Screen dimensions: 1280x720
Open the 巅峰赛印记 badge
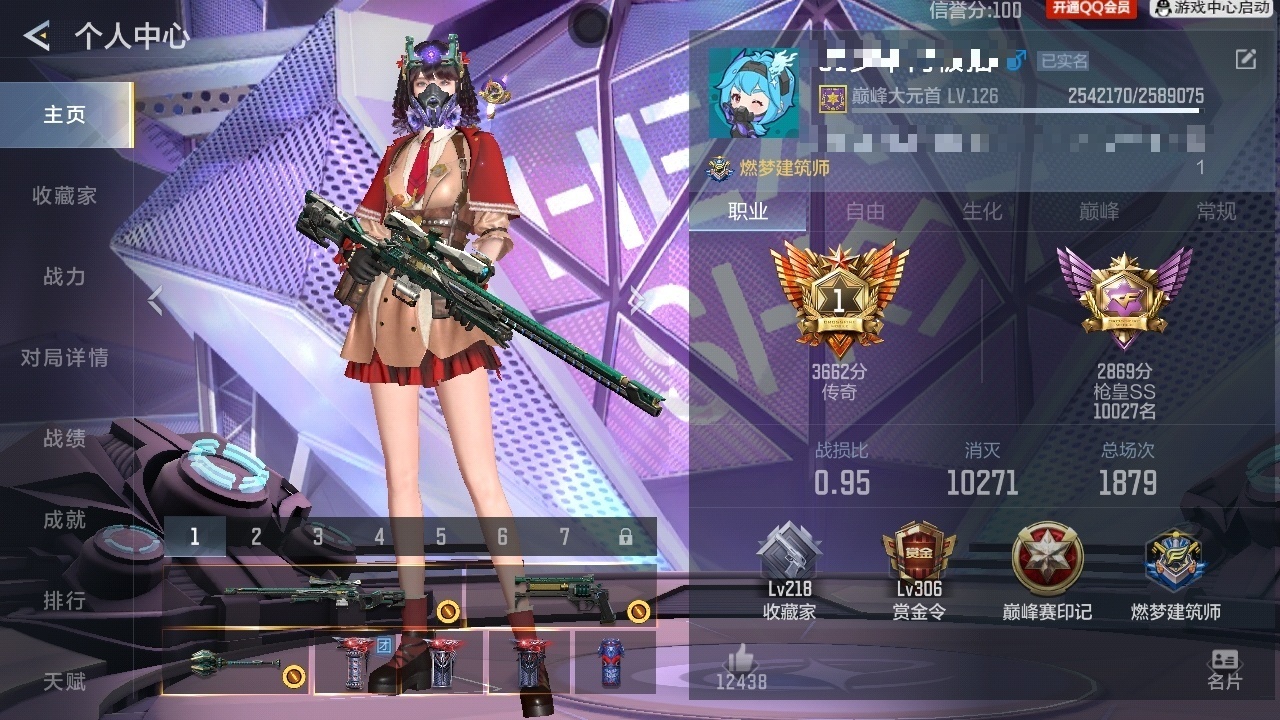(1047, 570)
